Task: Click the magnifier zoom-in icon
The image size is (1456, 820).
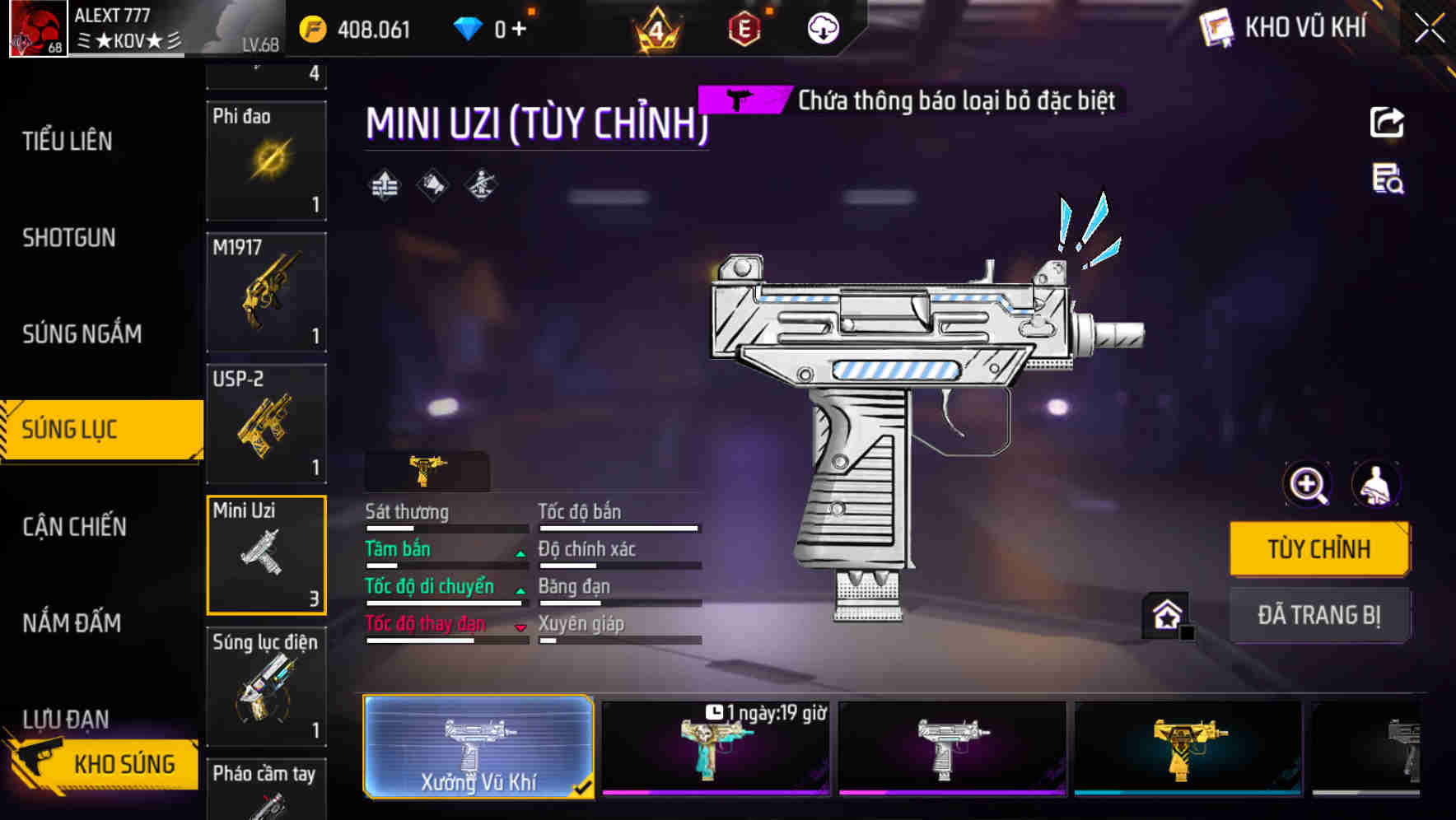Action: 1308,485
